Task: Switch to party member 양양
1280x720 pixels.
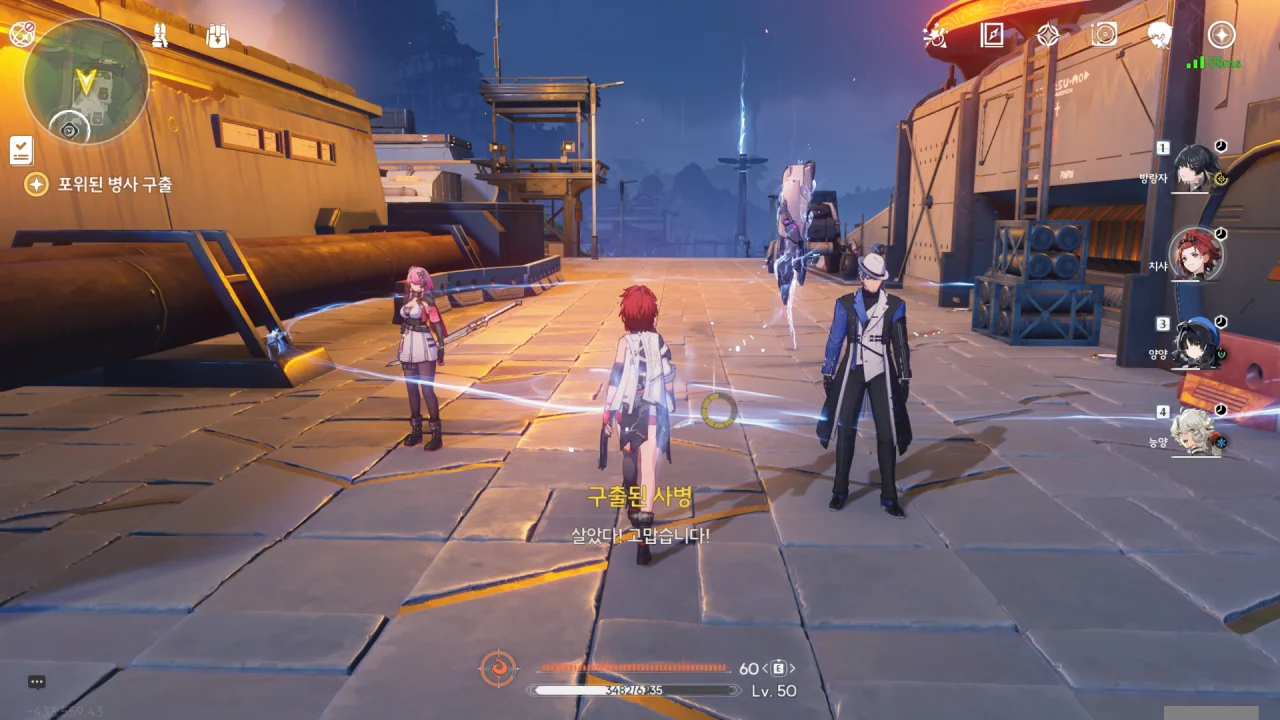Action: 1196,342
